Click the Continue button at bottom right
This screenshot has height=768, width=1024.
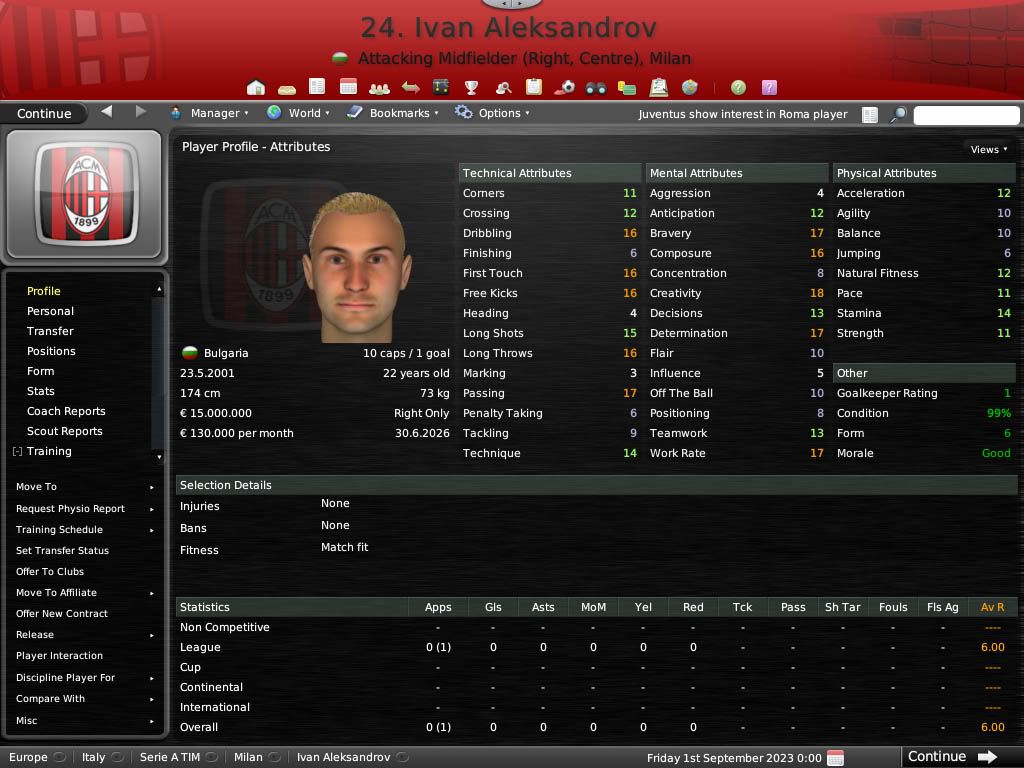(x=951, y=757)
